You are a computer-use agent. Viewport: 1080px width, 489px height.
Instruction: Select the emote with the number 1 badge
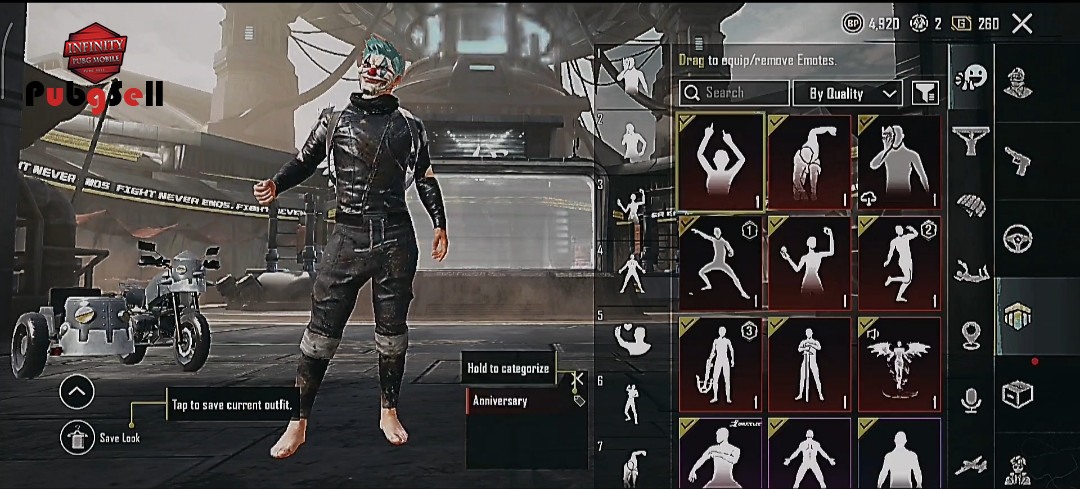(720, 263)
